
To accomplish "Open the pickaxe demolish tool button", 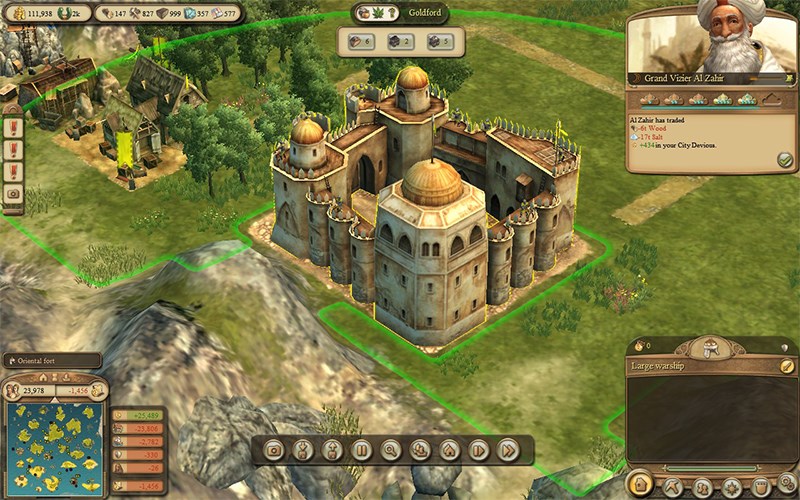I will click(x=672, y=487).
